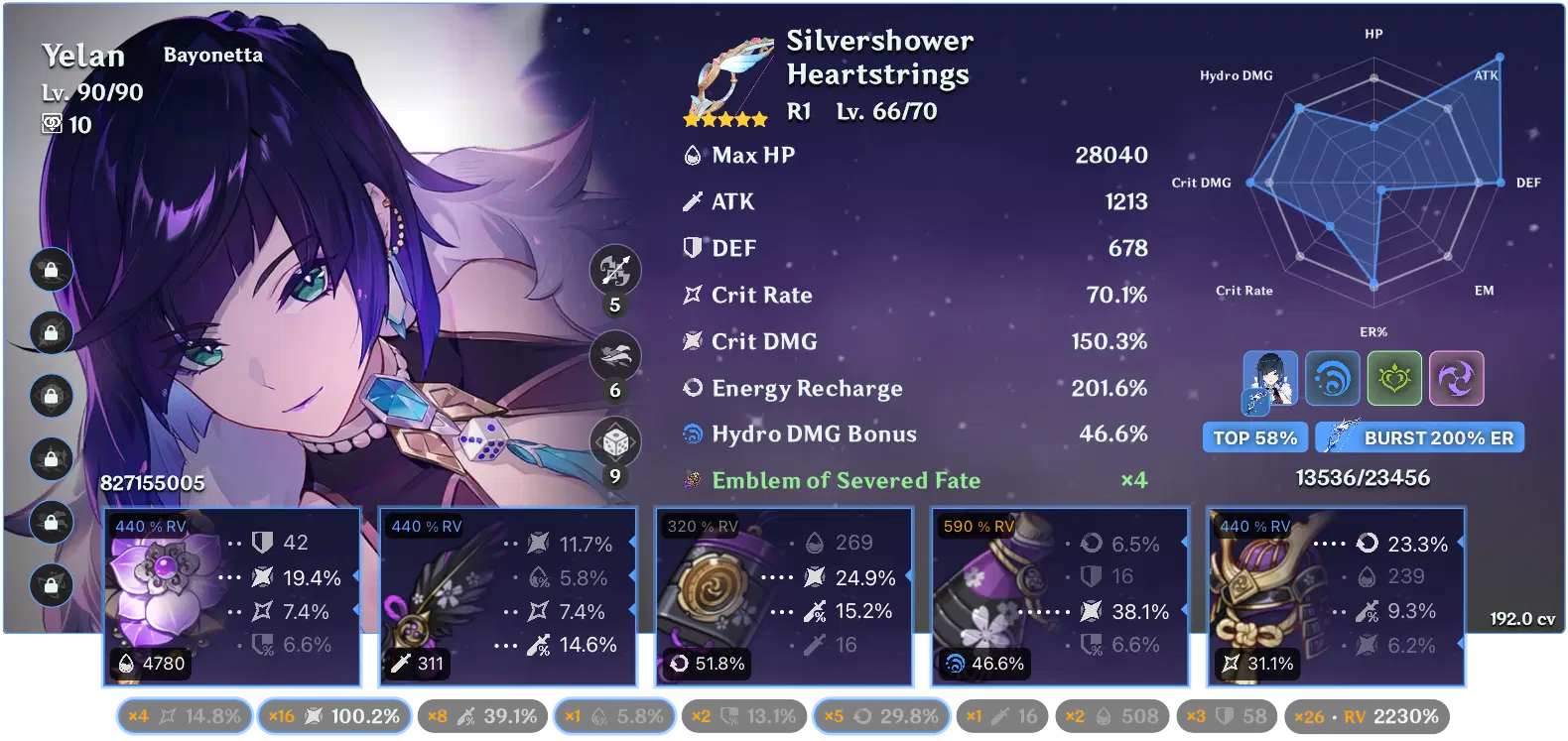Open the Elemental Skill talent icon showing level 6
This screenshot has height=741, width=1568.
tap(614, 356)
